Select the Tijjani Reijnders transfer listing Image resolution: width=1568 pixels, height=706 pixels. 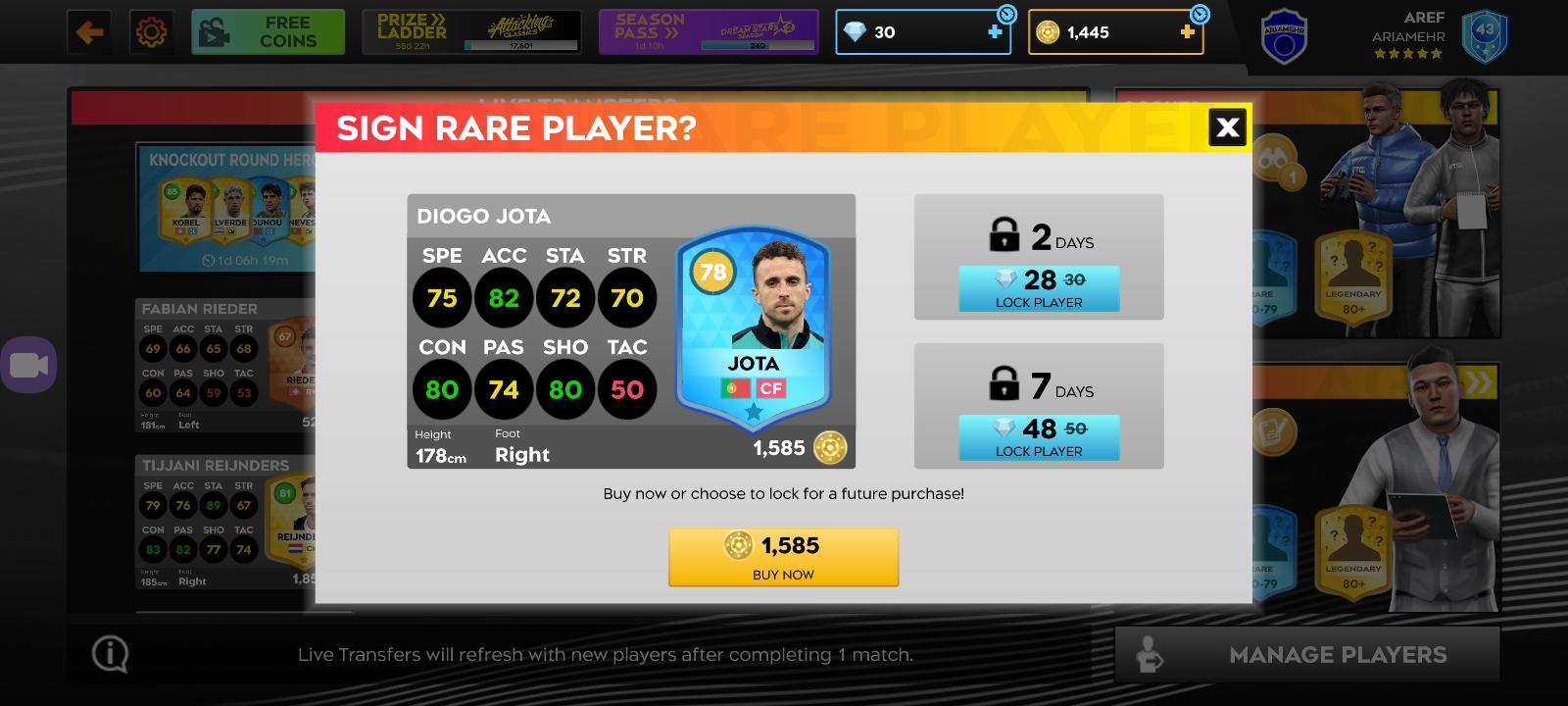(225, 522)
